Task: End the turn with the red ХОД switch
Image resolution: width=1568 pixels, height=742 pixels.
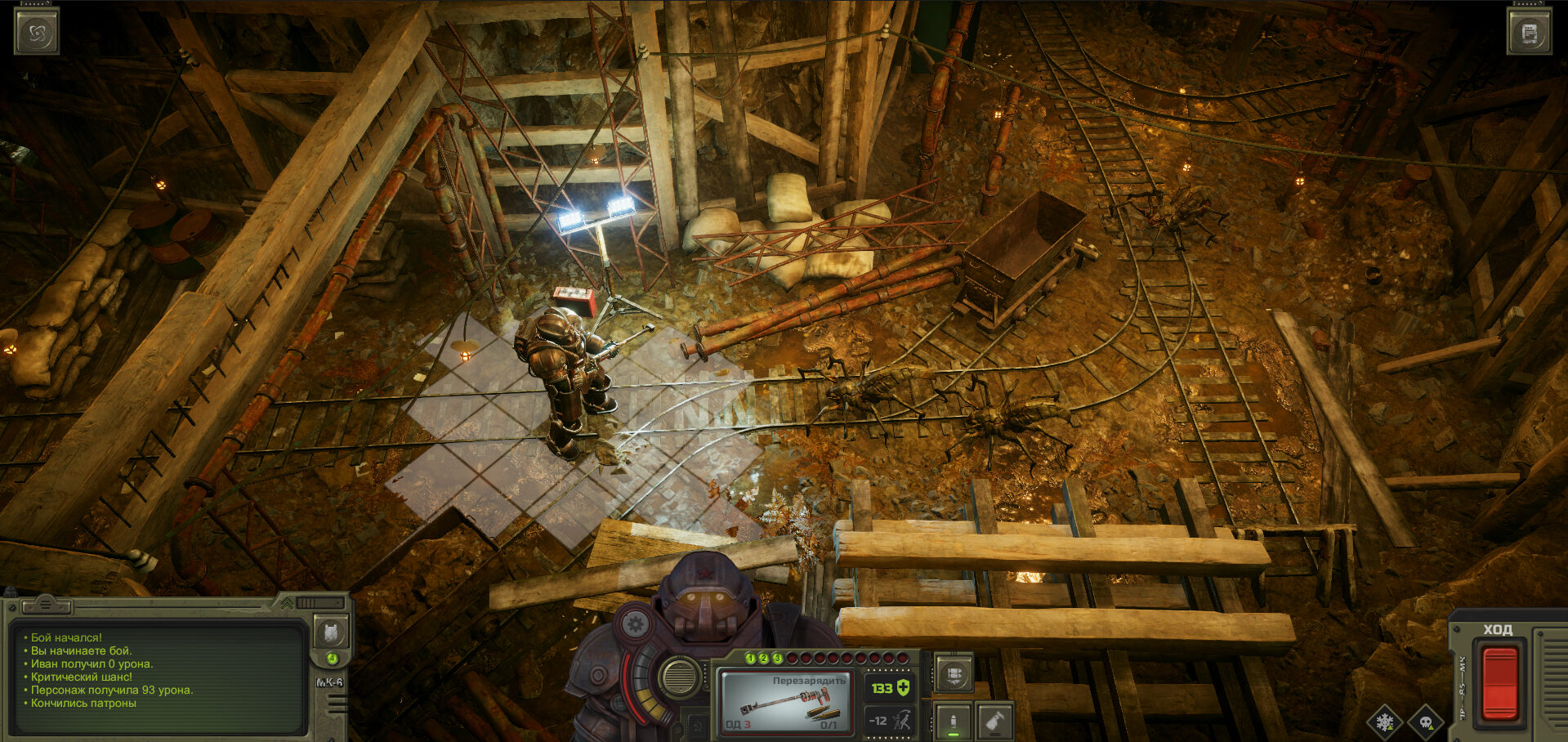Action: [x=1499, y=682]
